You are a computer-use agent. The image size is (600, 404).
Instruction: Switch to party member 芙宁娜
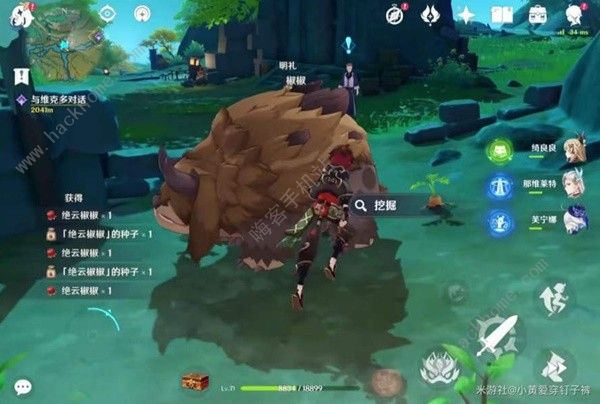(573, 219)
